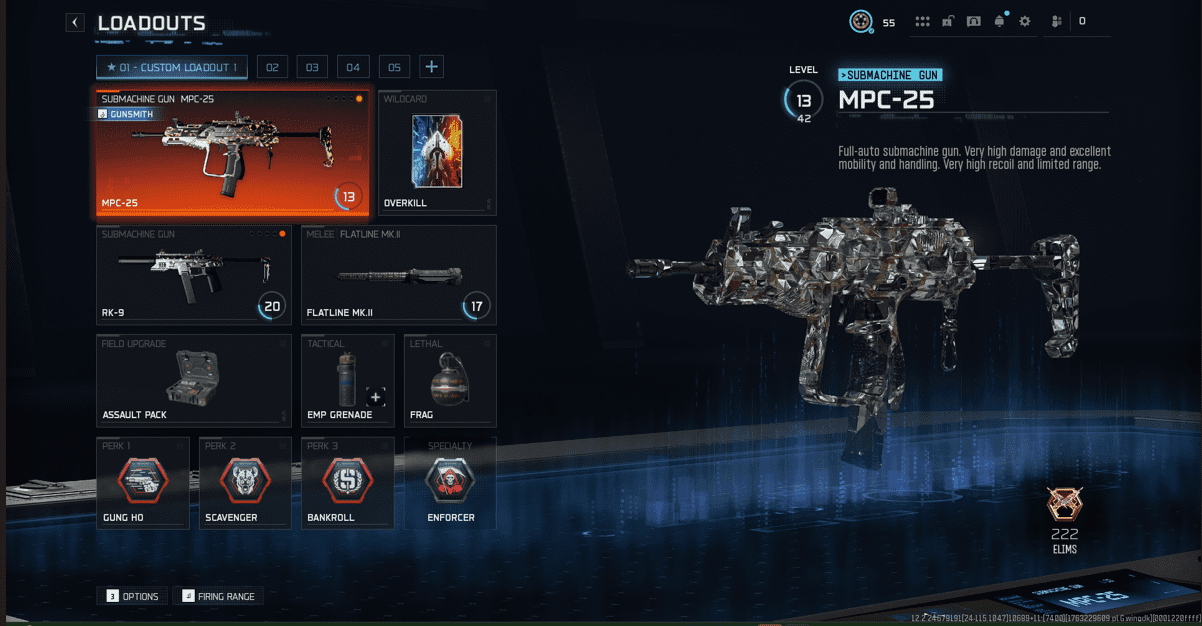
Task: Switch to loadout 05 tab
Action: (394, 67)
